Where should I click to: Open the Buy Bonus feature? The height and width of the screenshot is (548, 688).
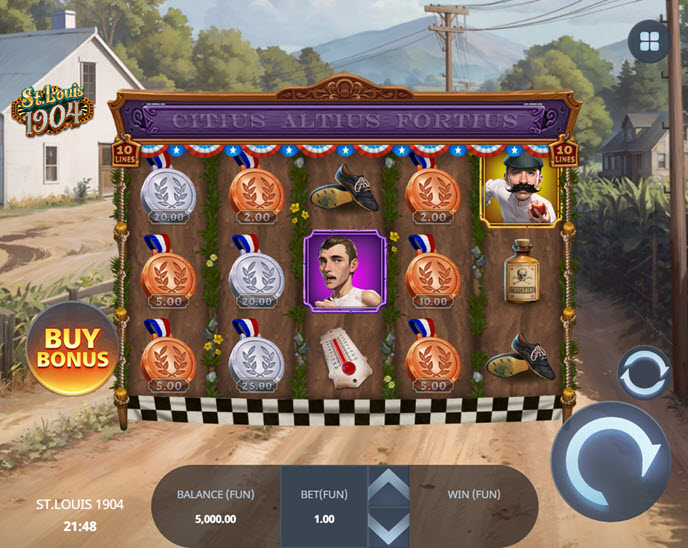pos(71,348)
